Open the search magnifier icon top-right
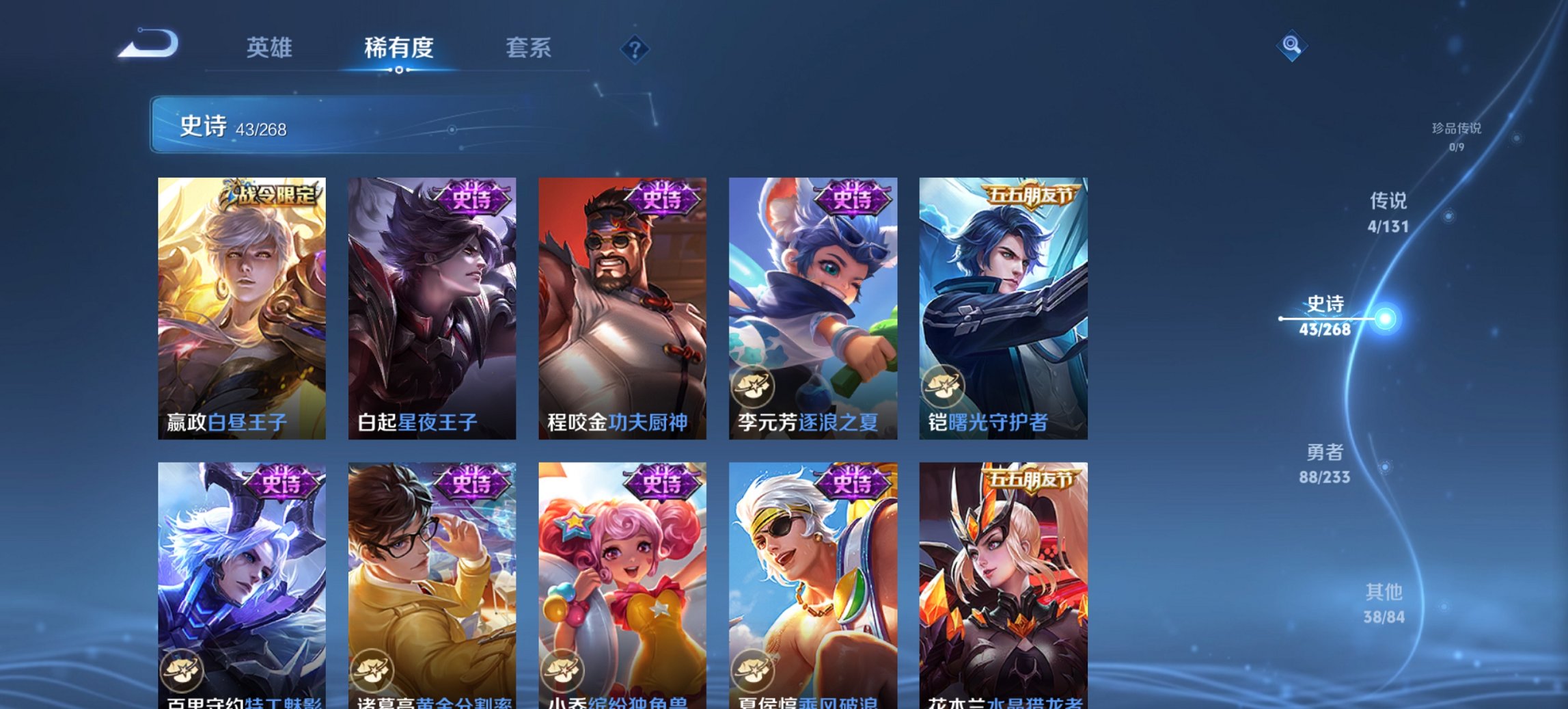Image resolution: width=1568 pixels, height=709 pixels. 1291,44
